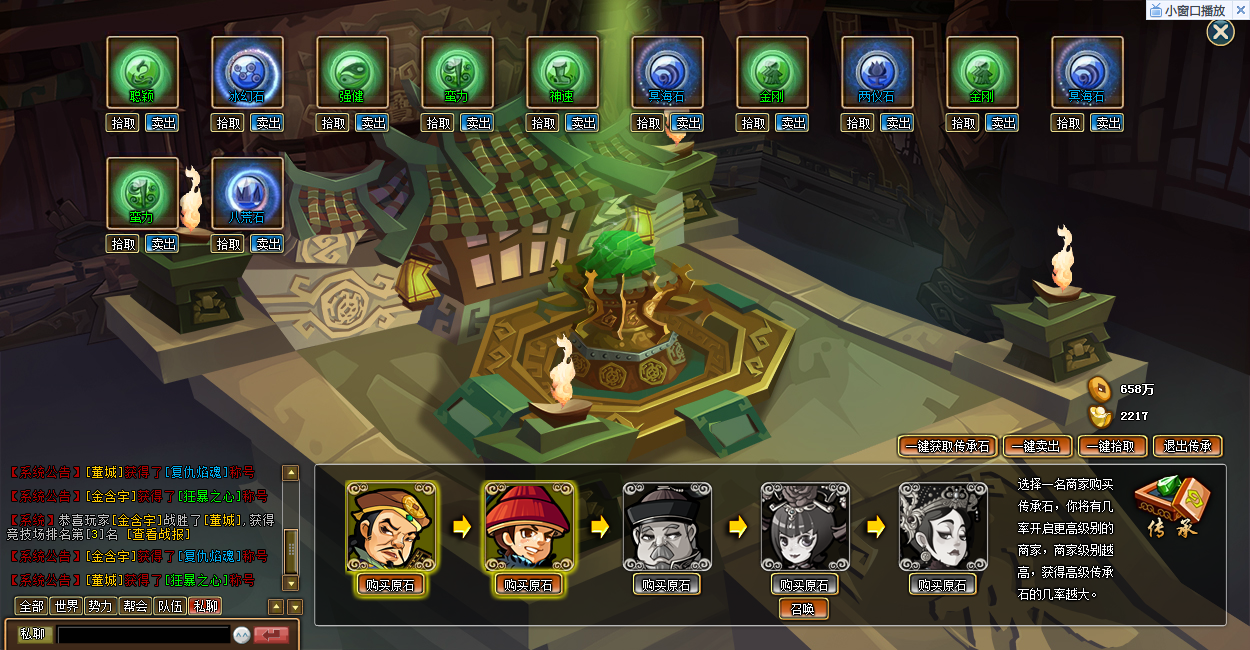Sell all stones with 一键卖出
Screen dimensions: 1250x650
1037,446
